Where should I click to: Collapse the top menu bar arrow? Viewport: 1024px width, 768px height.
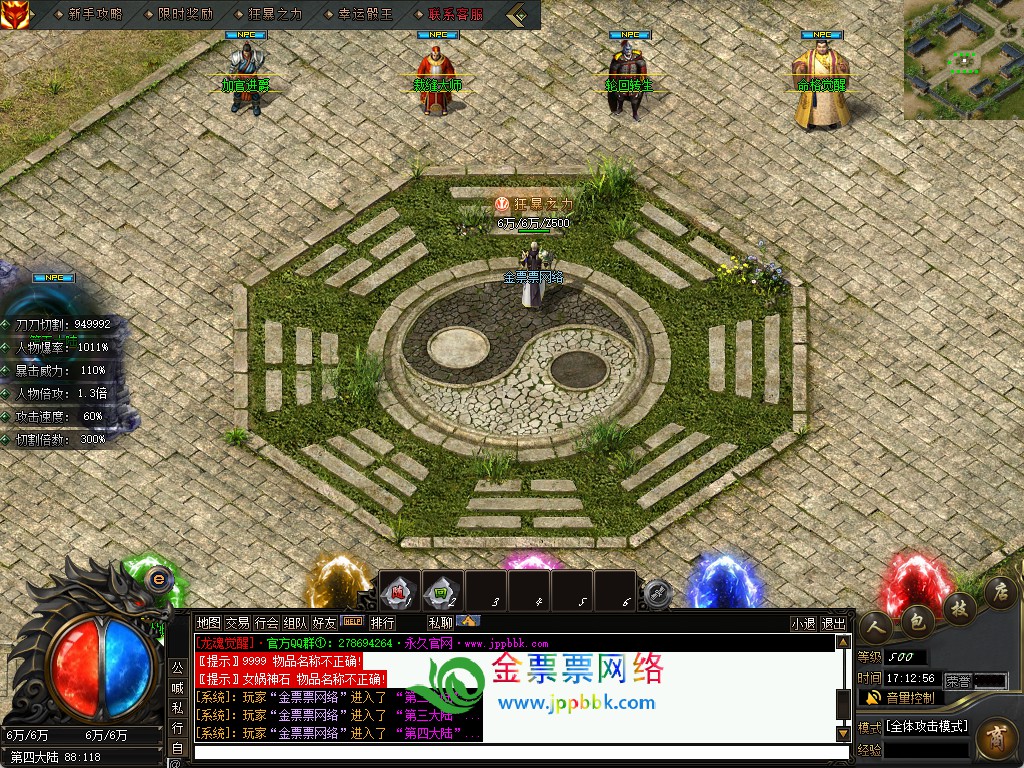click(x=517, y=14)
